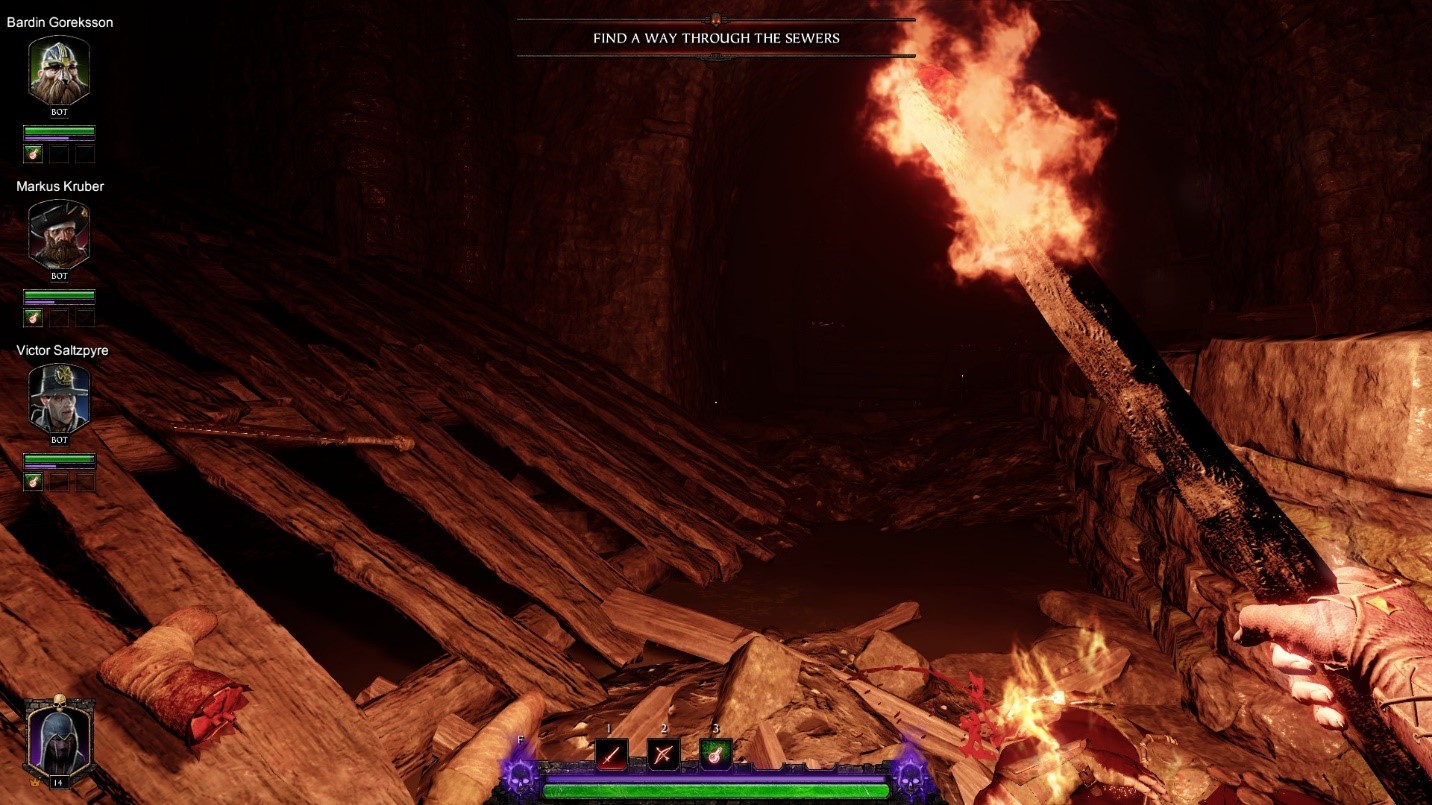Choose Victor Saltzpyre's portrait

pos(59,399)
